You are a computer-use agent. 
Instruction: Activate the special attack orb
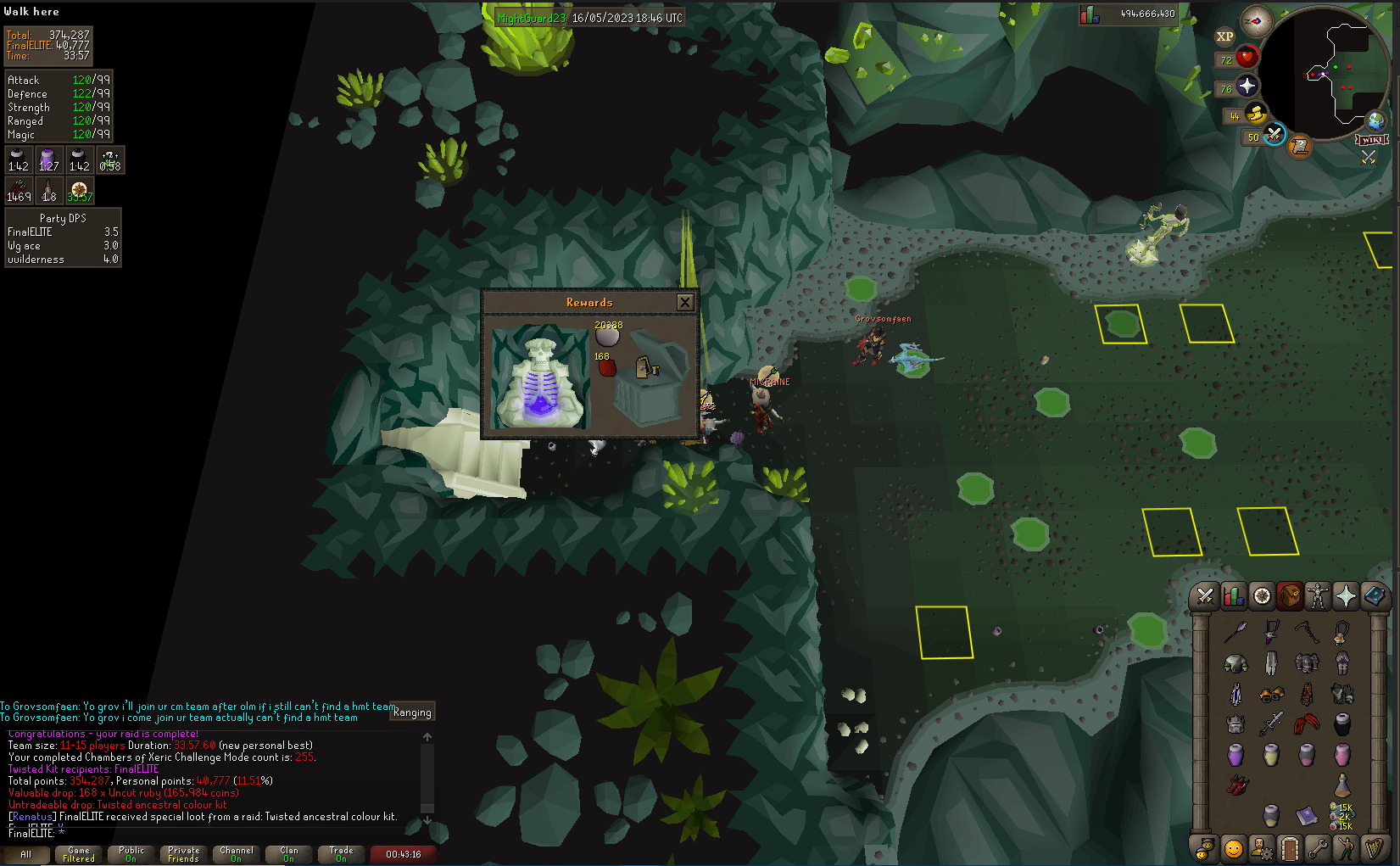pyautogui.click(x=1274, y=135)
